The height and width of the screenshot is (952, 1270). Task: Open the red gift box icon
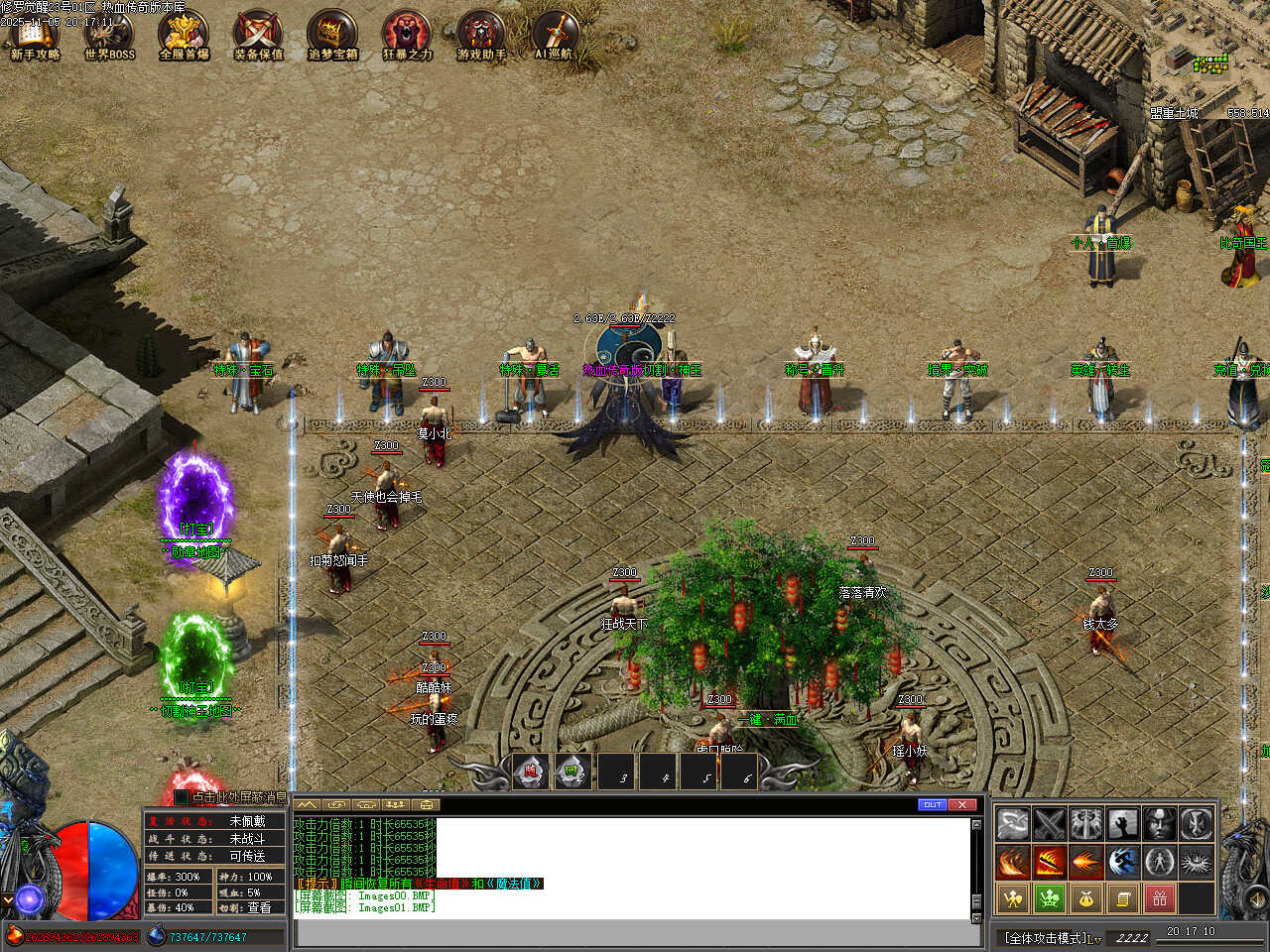click(1159, 898)
